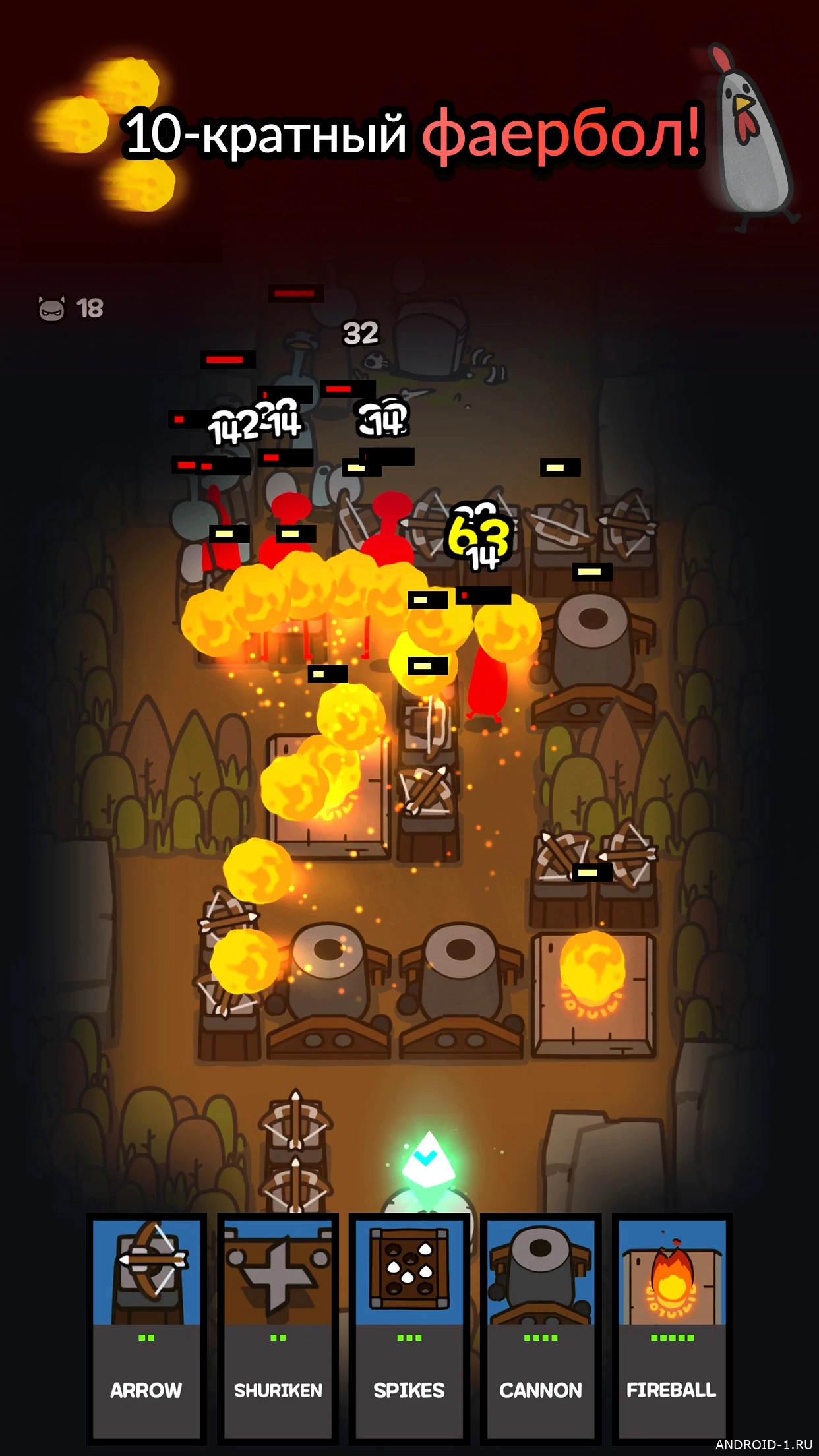This screenshot has width=819, height=1456.
Task: Select the Arrow tower card
Action: click(146, 1327)
